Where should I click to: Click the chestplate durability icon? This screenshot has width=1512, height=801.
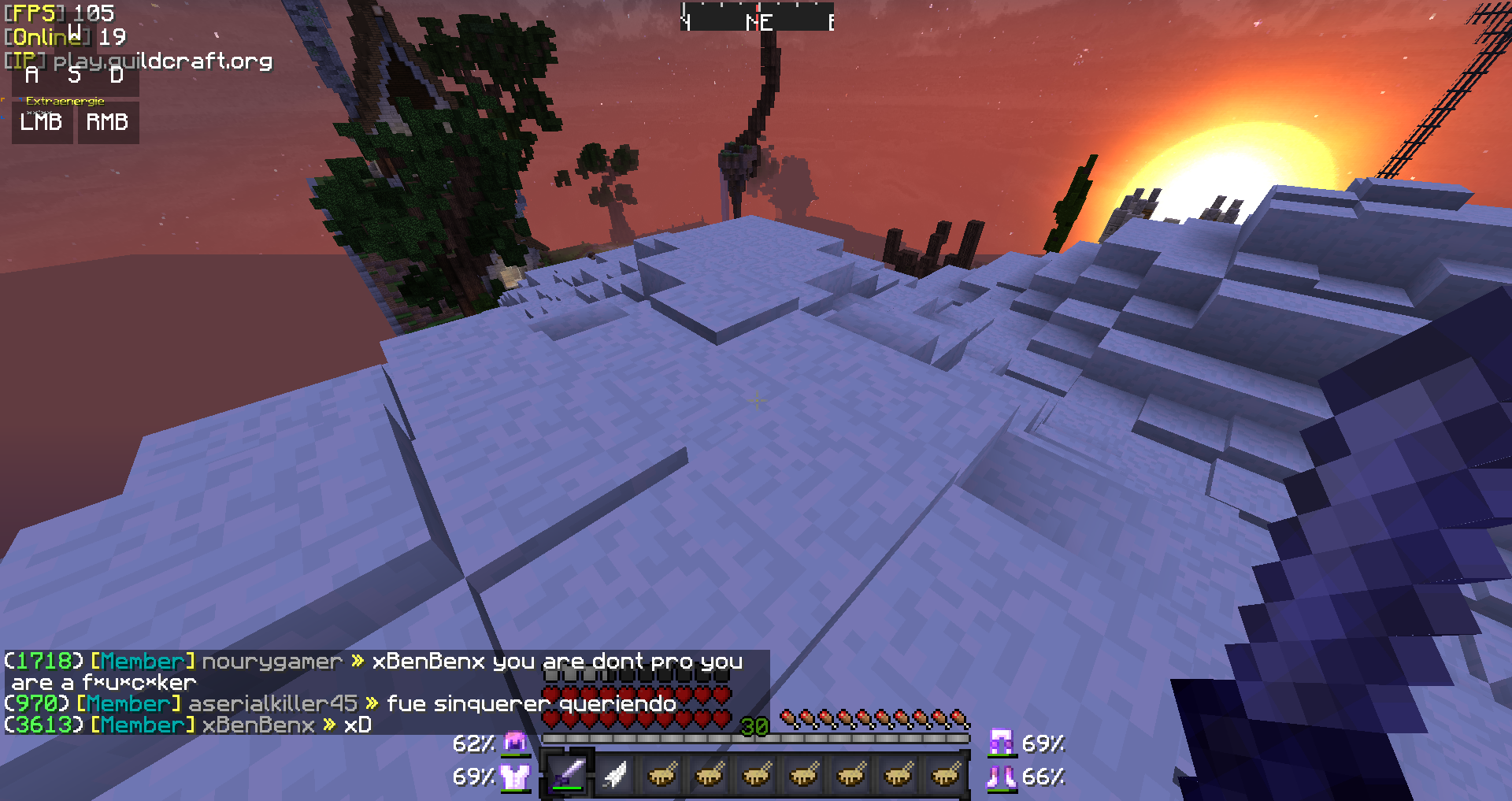coord(516,777)
